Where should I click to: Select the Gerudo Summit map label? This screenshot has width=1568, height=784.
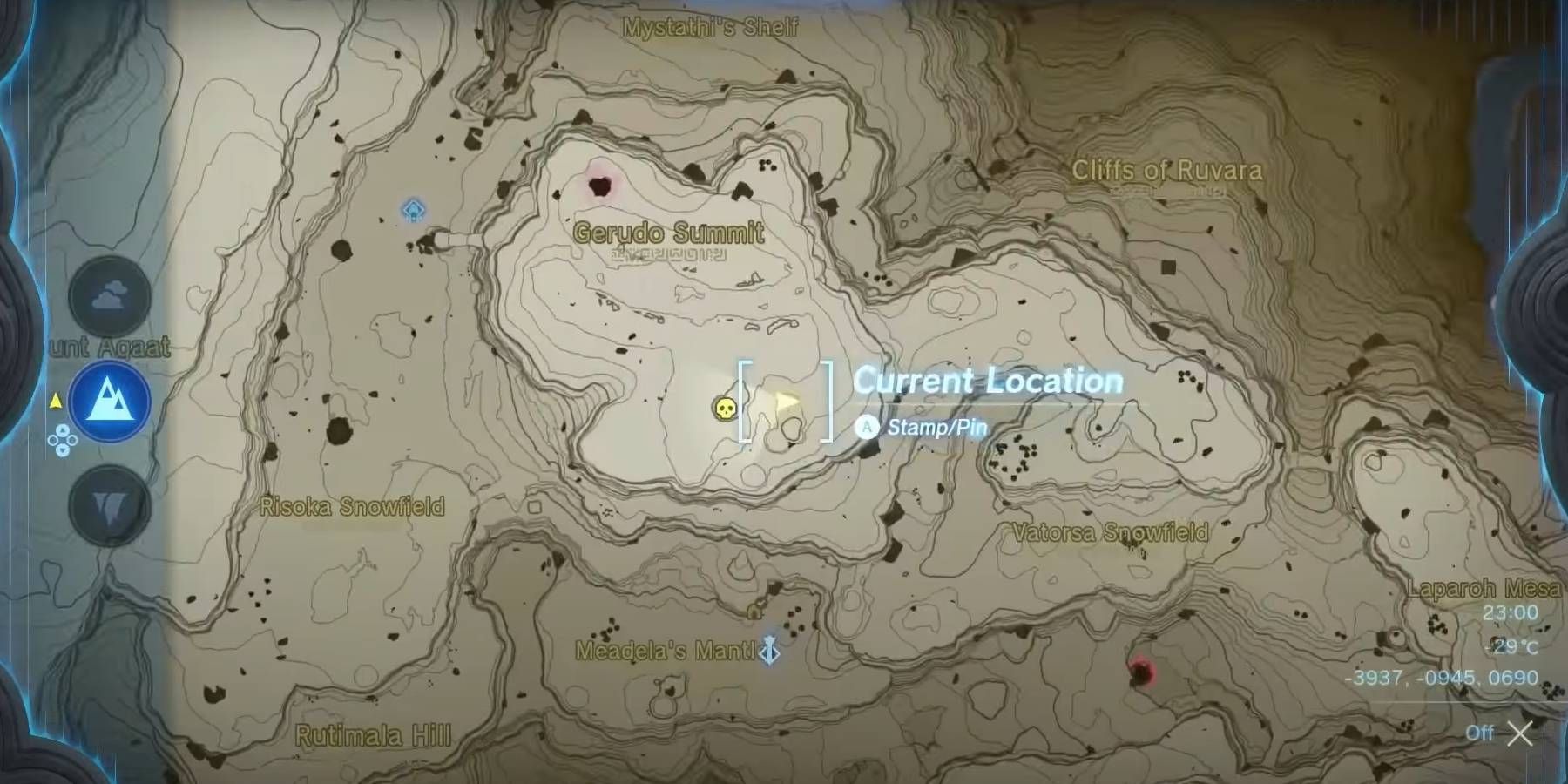(668, 233)
